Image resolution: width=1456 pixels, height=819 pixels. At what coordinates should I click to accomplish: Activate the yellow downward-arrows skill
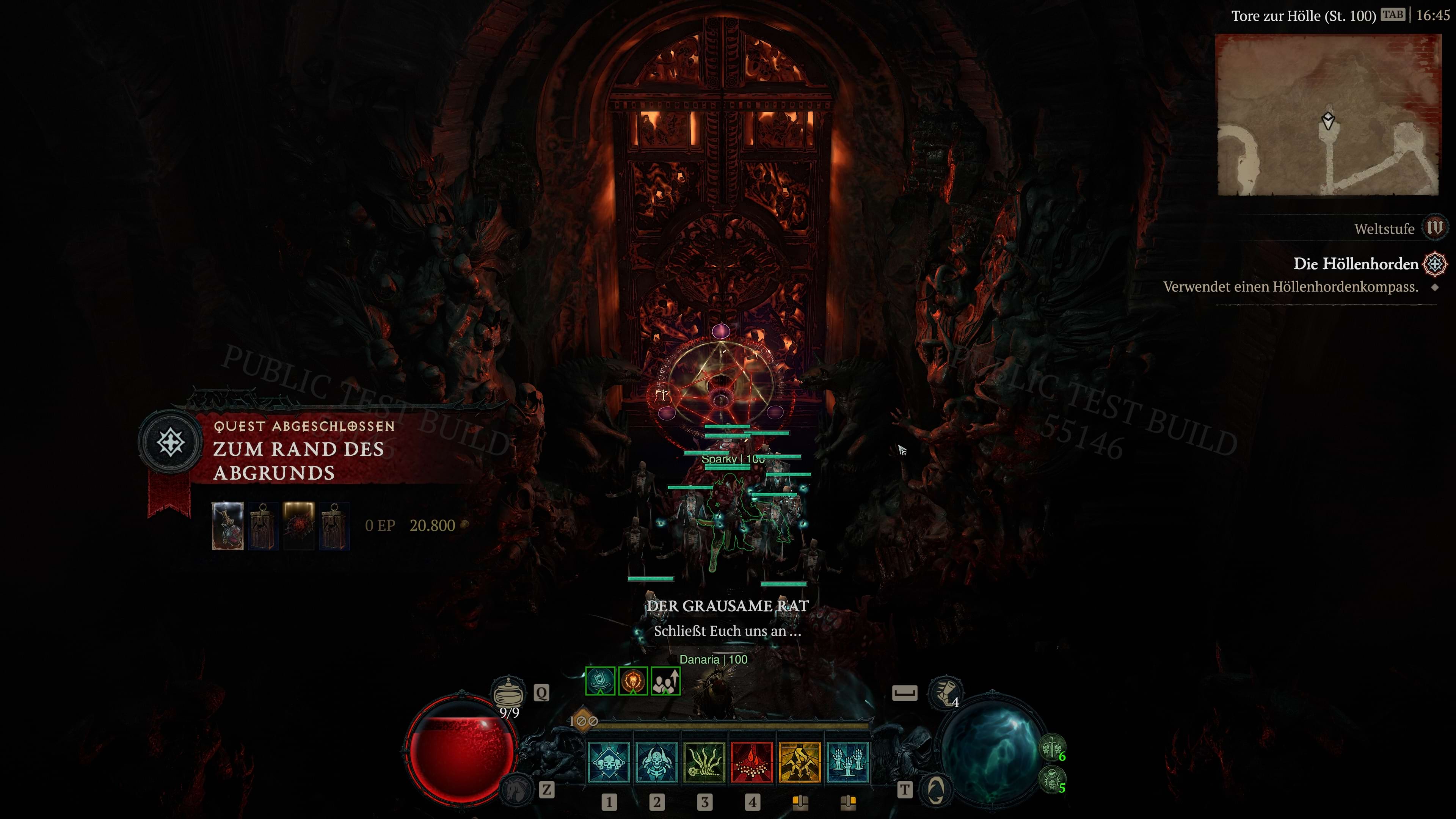pos(799,762)
